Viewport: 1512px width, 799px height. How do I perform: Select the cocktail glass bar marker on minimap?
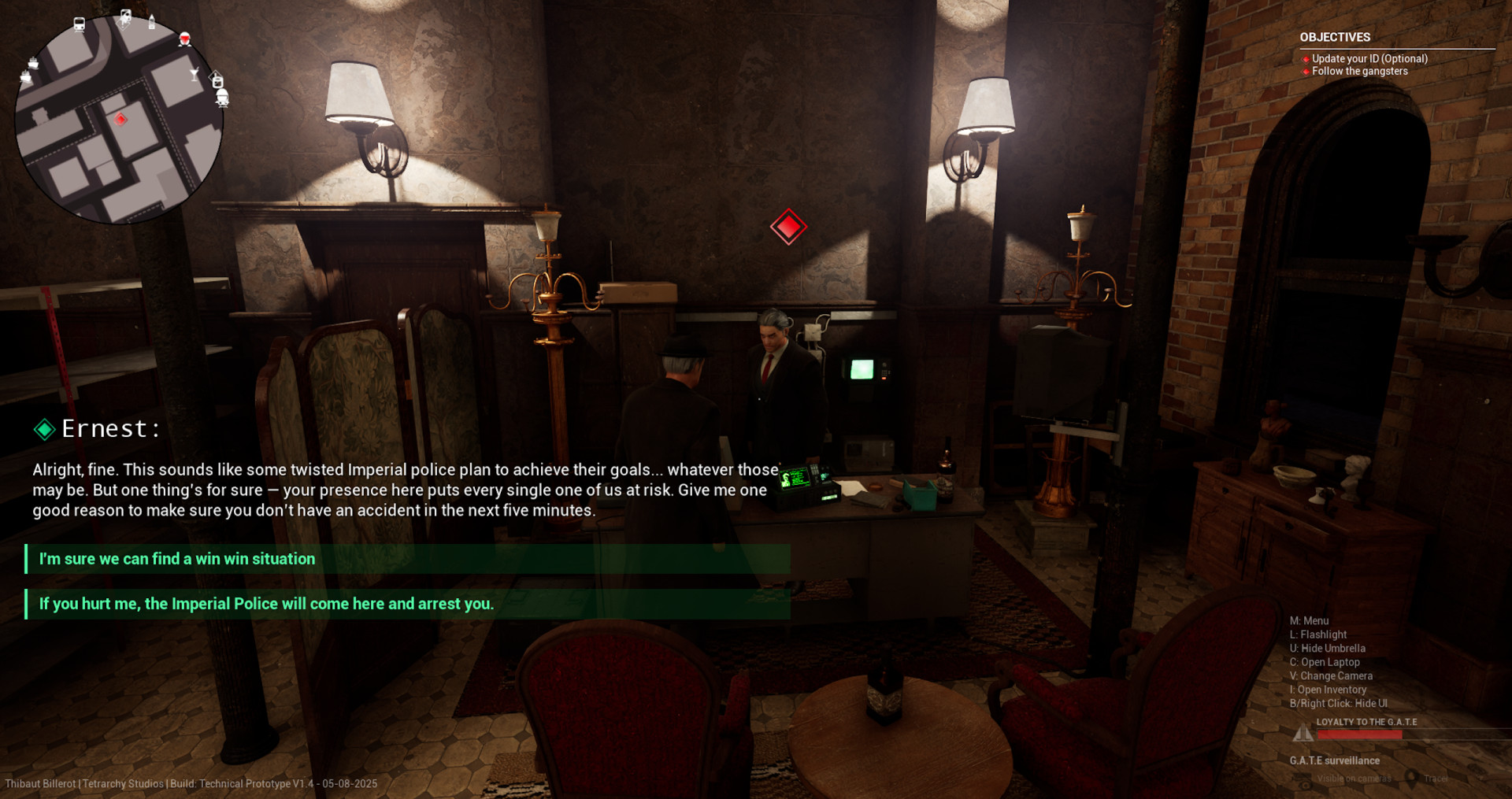pos(195,75)
